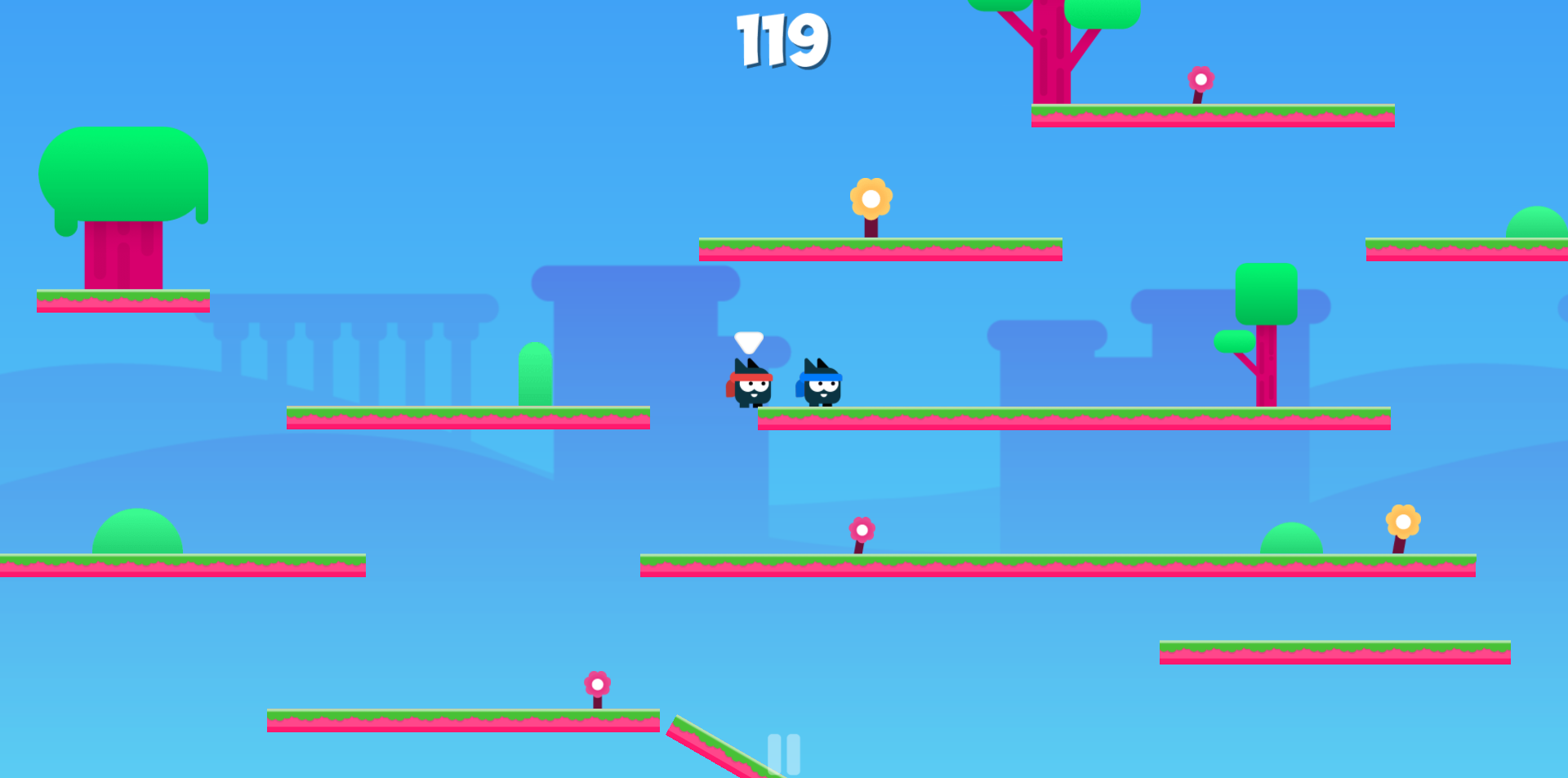Click the pink flower on the top-right platform

pyautogui.click(x=1200, y=81)
